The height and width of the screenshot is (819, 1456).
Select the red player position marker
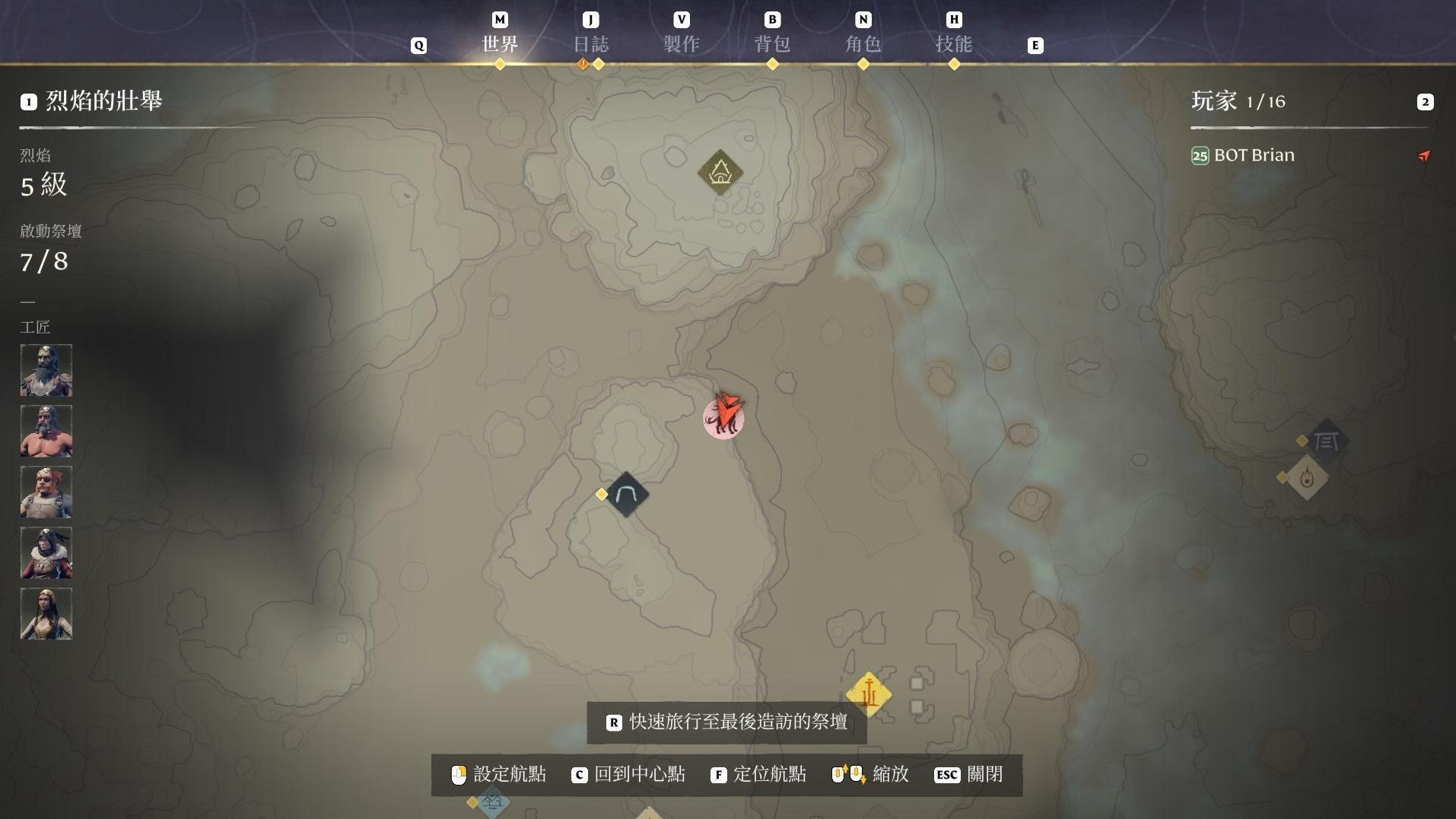coord(723,416)
